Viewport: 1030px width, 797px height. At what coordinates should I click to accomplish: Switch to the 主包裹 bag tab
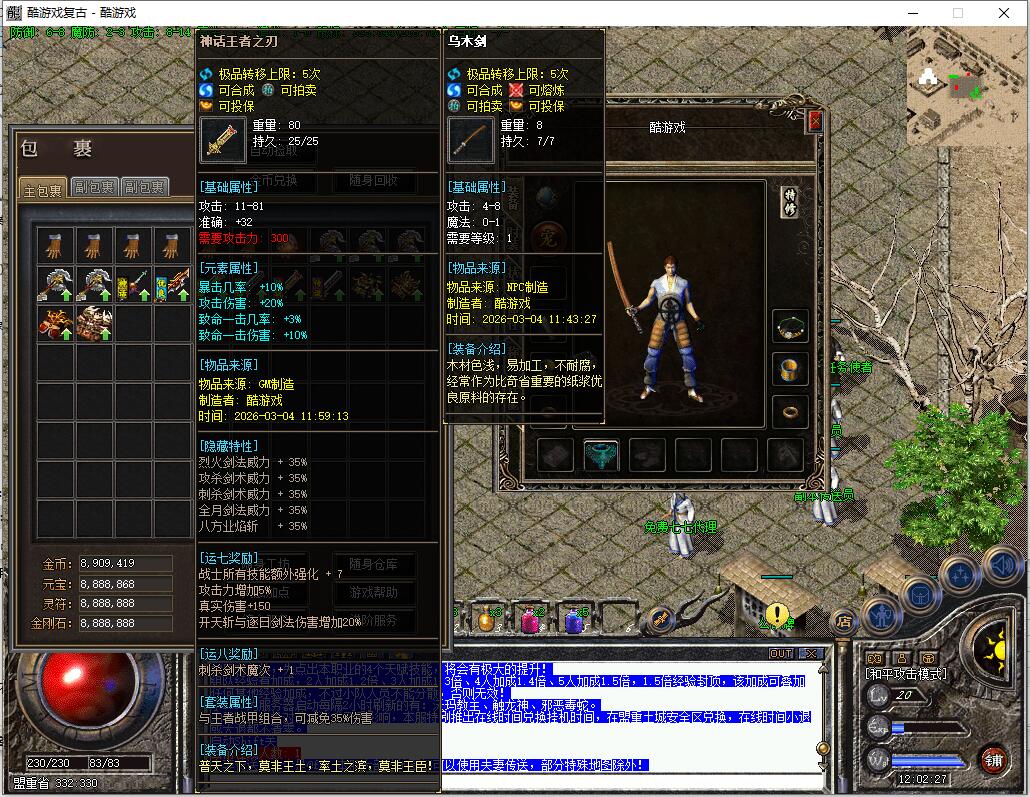pyautogui.click(x=43, y=189)
